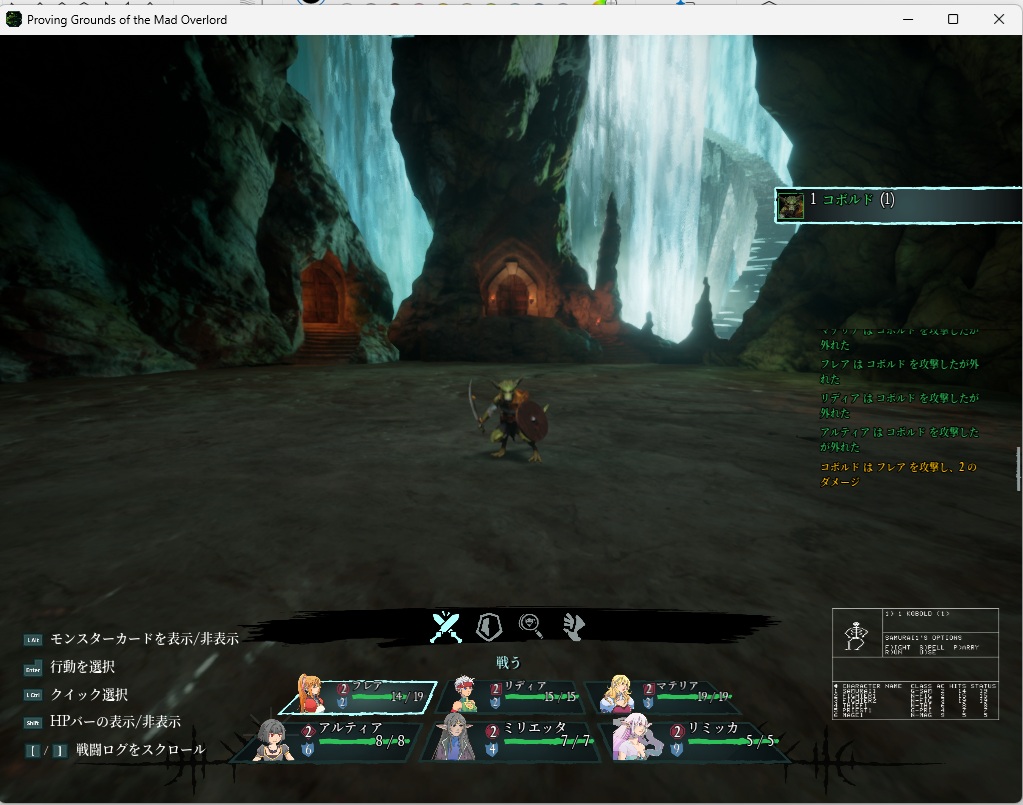Maximize the game window

(x=953, y=19)
